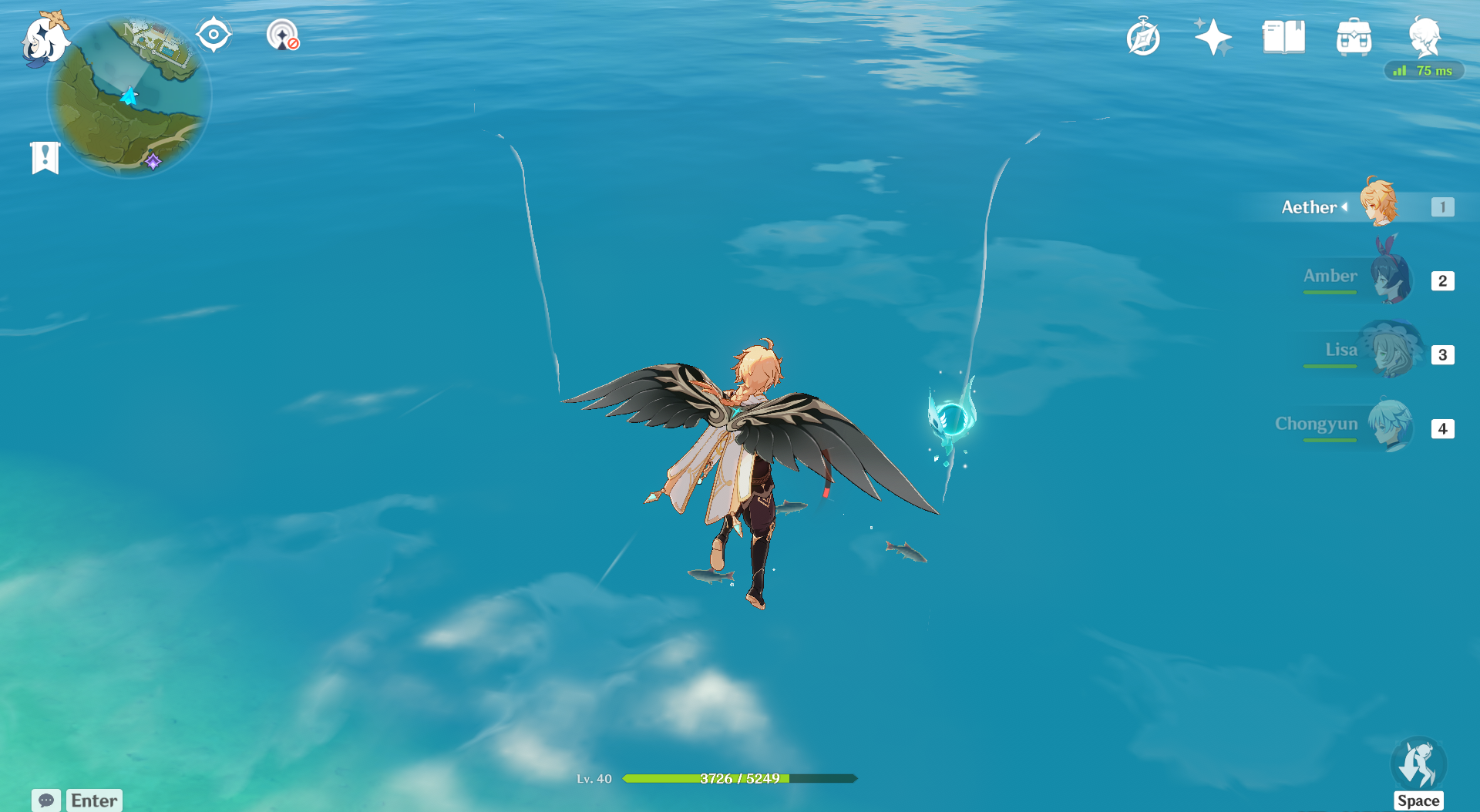Open the quest bookmark with exclamation mark
Image resolution: width=1480 pixels, height=812 pixels.
[45, 158]
